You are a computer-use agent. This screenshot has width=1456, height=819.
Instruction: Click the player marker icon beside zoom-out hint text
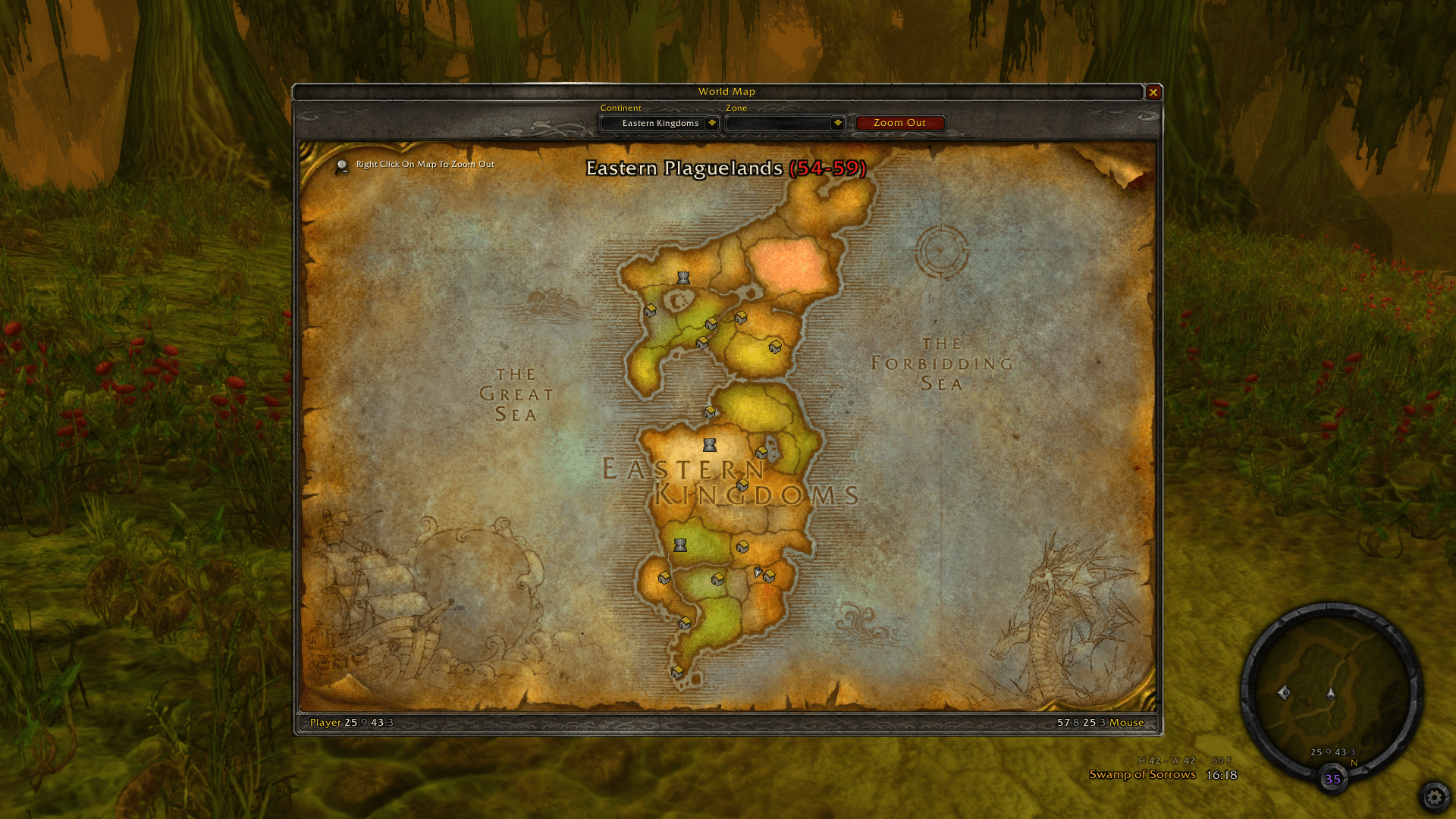coord(343,164)
